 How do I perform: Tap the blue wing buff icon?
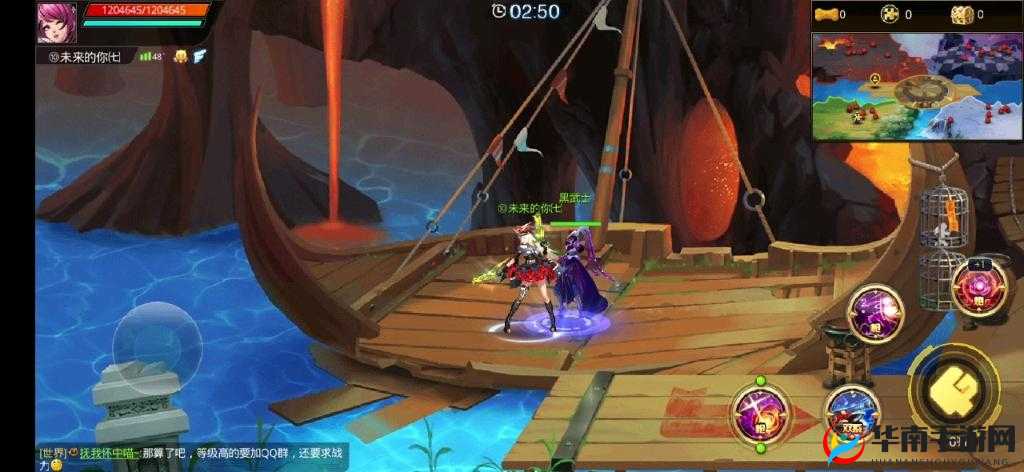[200, 56]
